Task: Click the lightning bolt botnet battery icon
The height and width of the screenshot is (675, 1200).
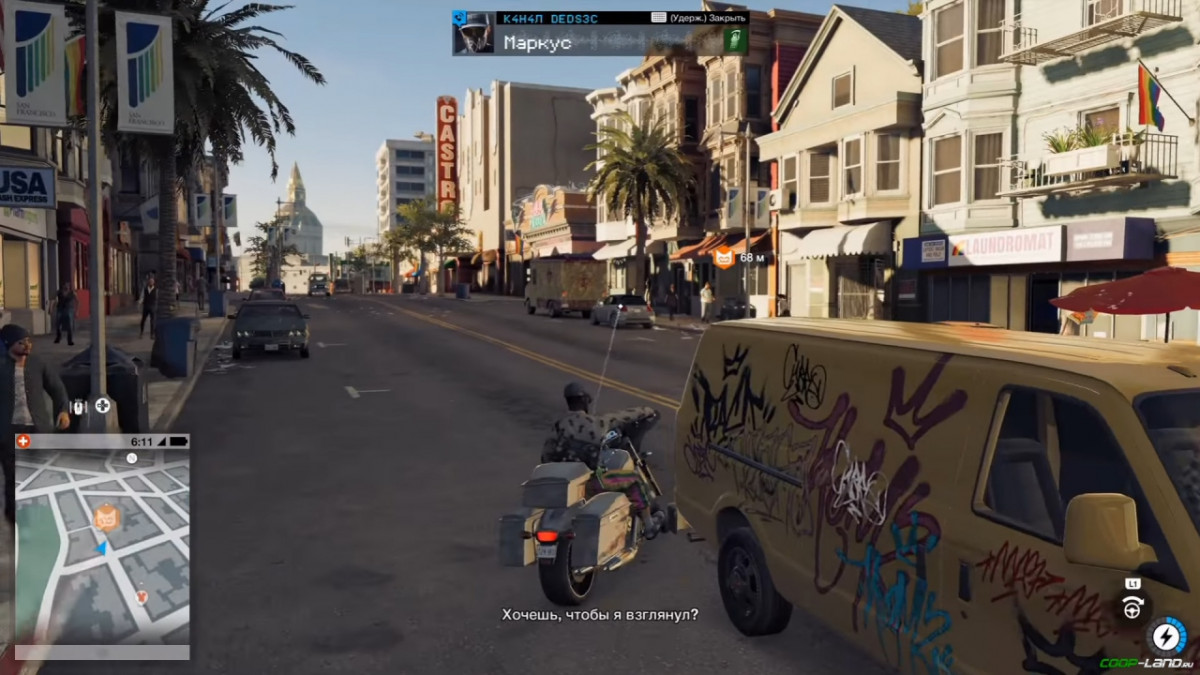Action: (x=1166, y=636)
